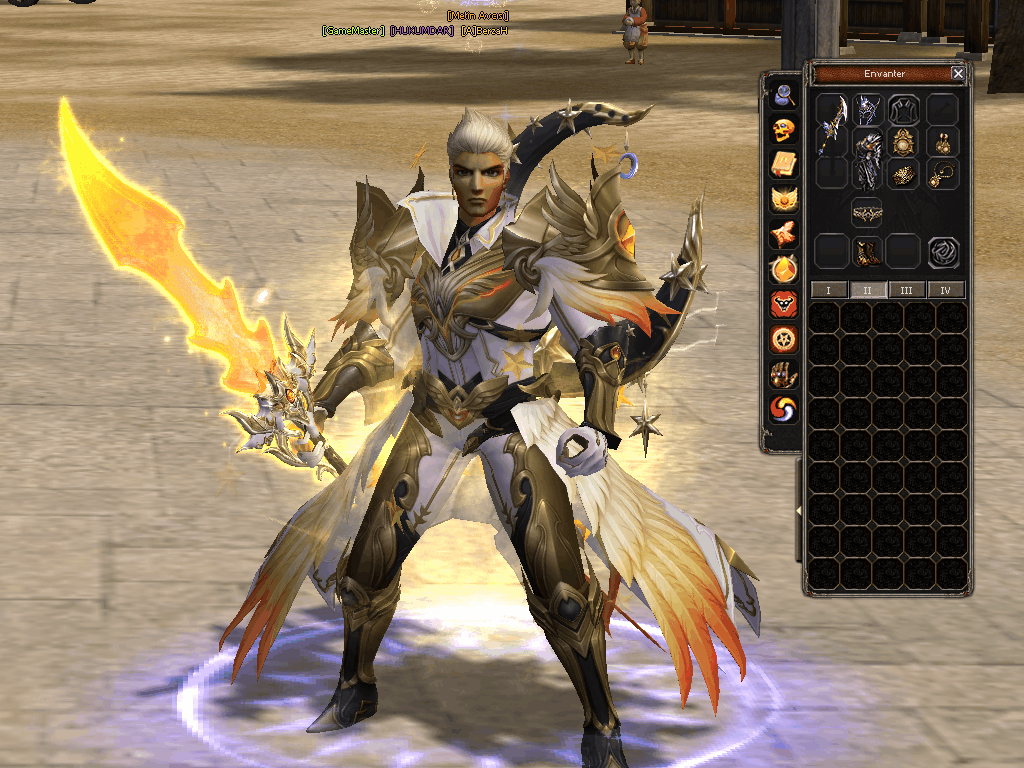Select inventory page IV tab
Screen dimensions: 1024x768
coord(945,290)
